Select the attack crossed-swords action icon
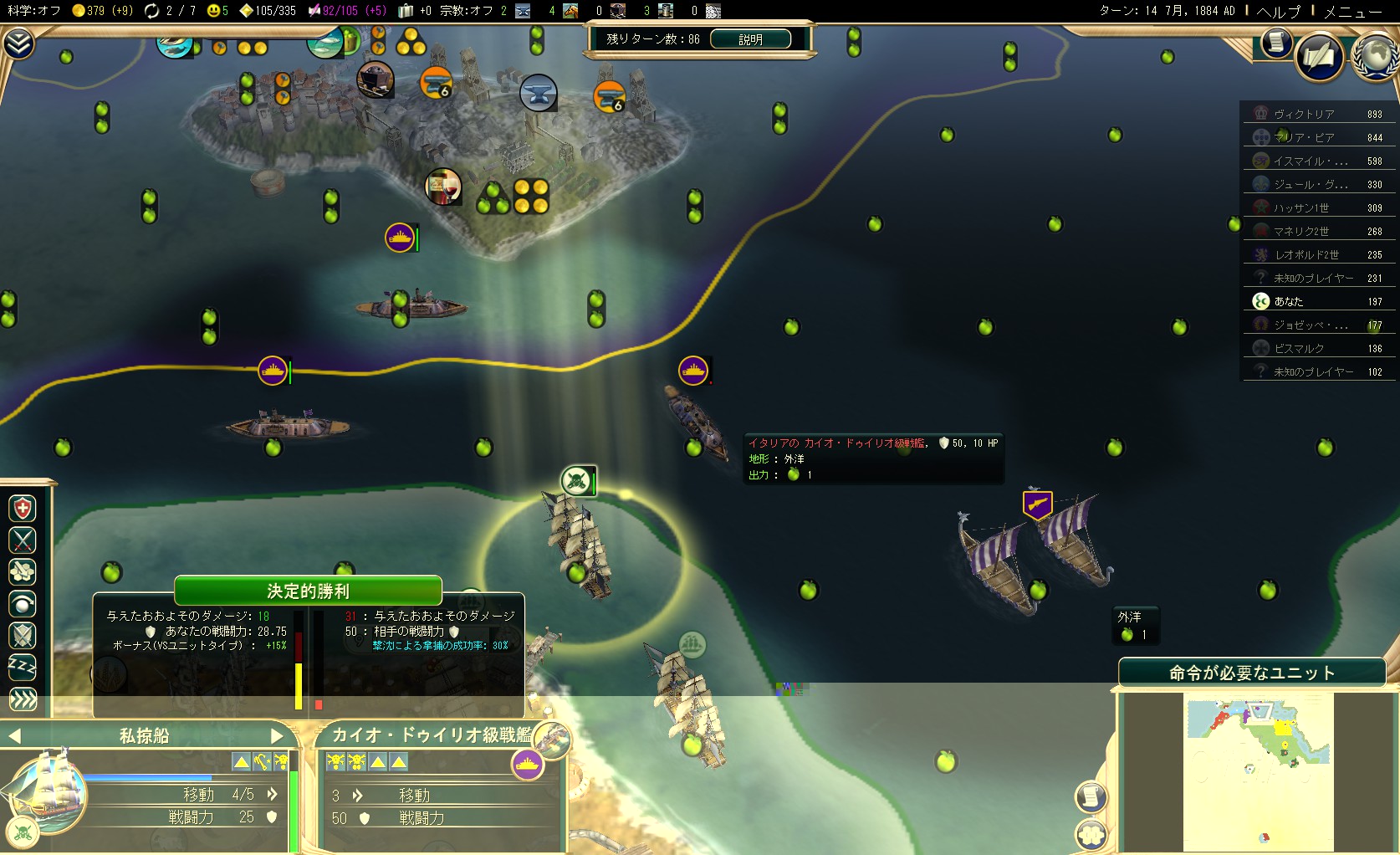 coord(23,540)
